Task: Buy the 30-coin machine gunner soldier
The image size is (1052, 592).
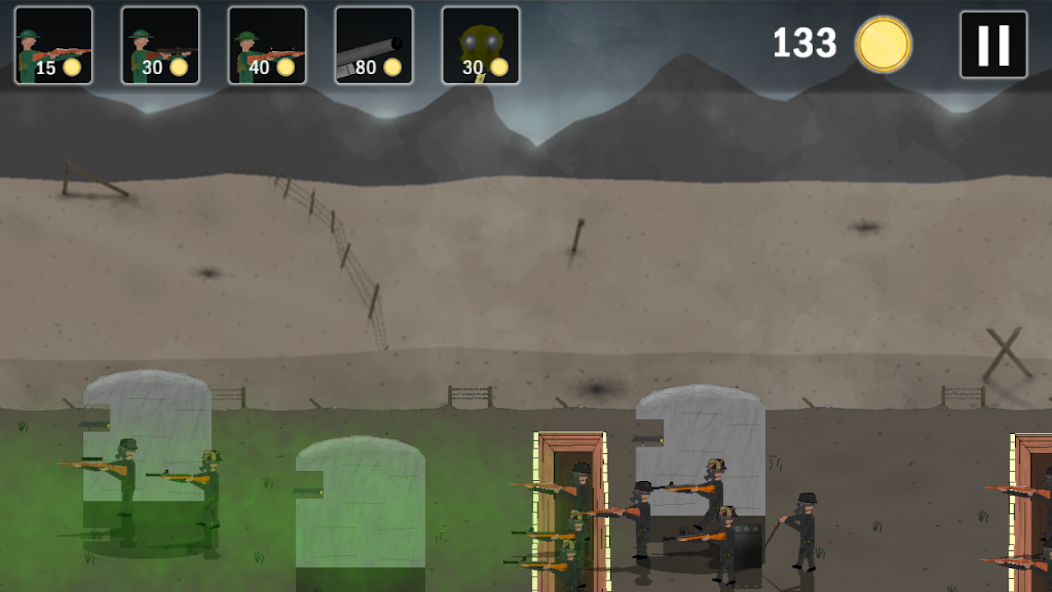Action: point(160,45)
